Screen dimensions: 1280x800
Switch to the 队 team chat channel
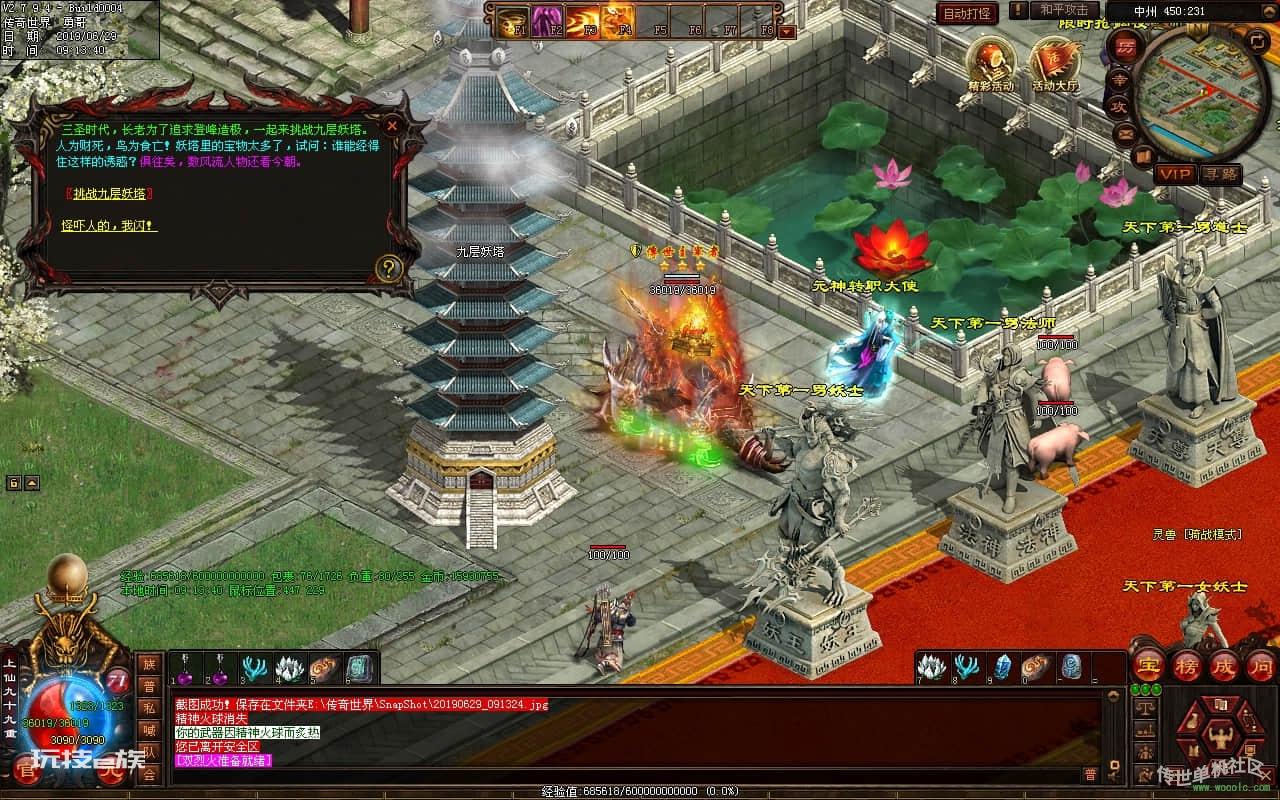149,752
